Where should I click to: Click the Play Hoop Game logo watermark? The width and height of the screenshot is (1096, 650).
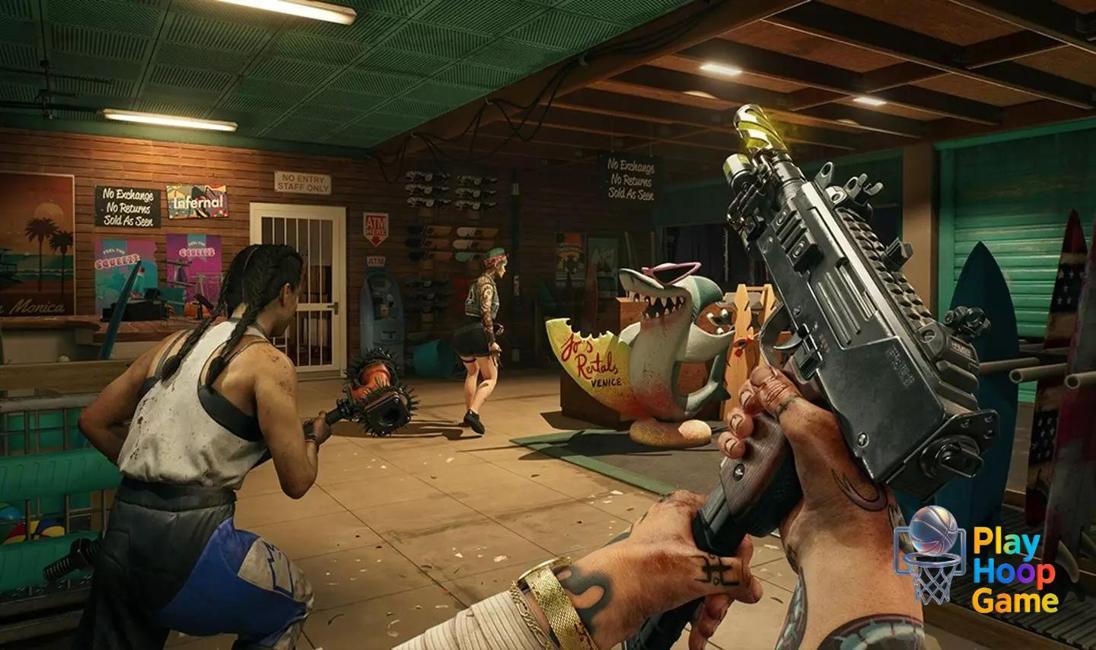pyautogui.click(x=976, y=560)
